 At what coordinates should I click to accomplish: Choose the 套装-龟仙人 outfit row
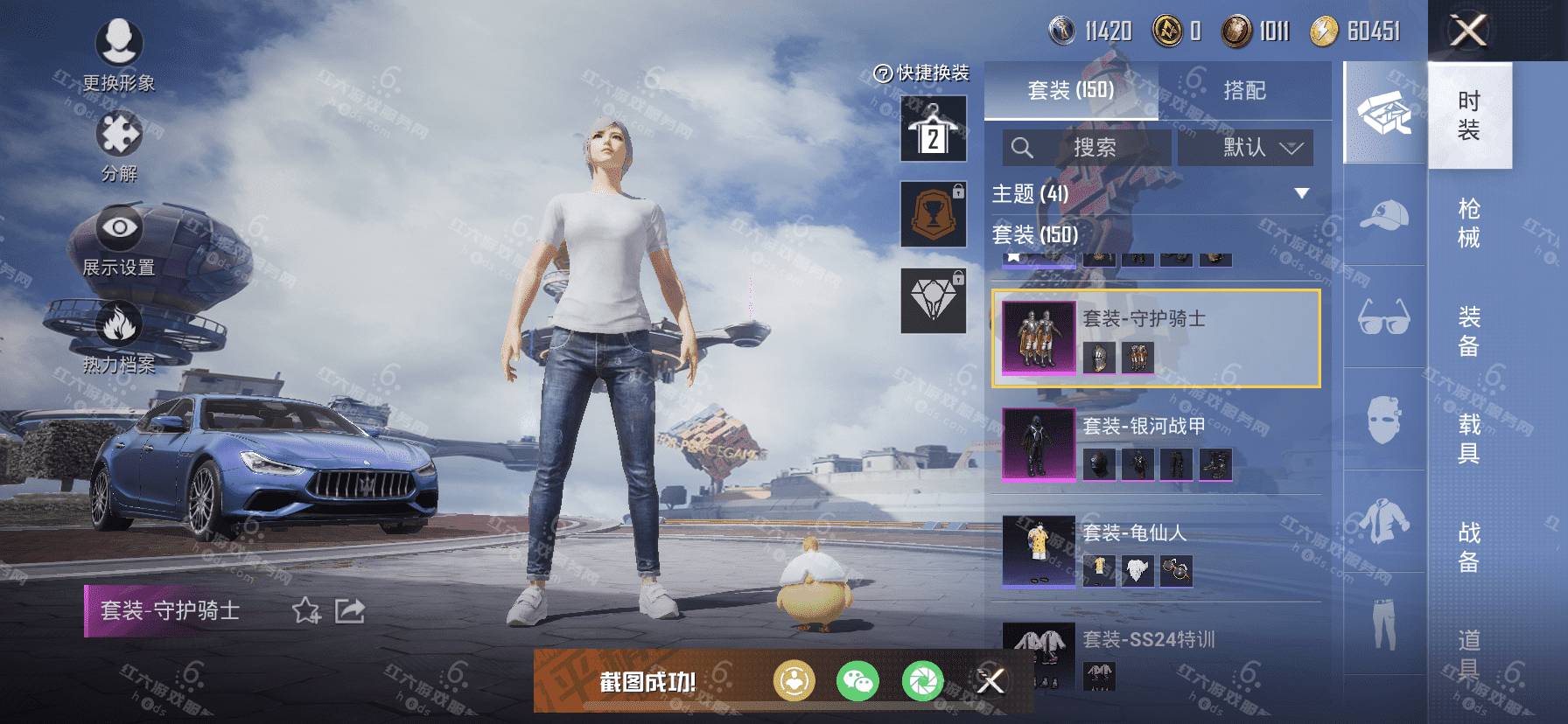click(x=1156, y=551)
